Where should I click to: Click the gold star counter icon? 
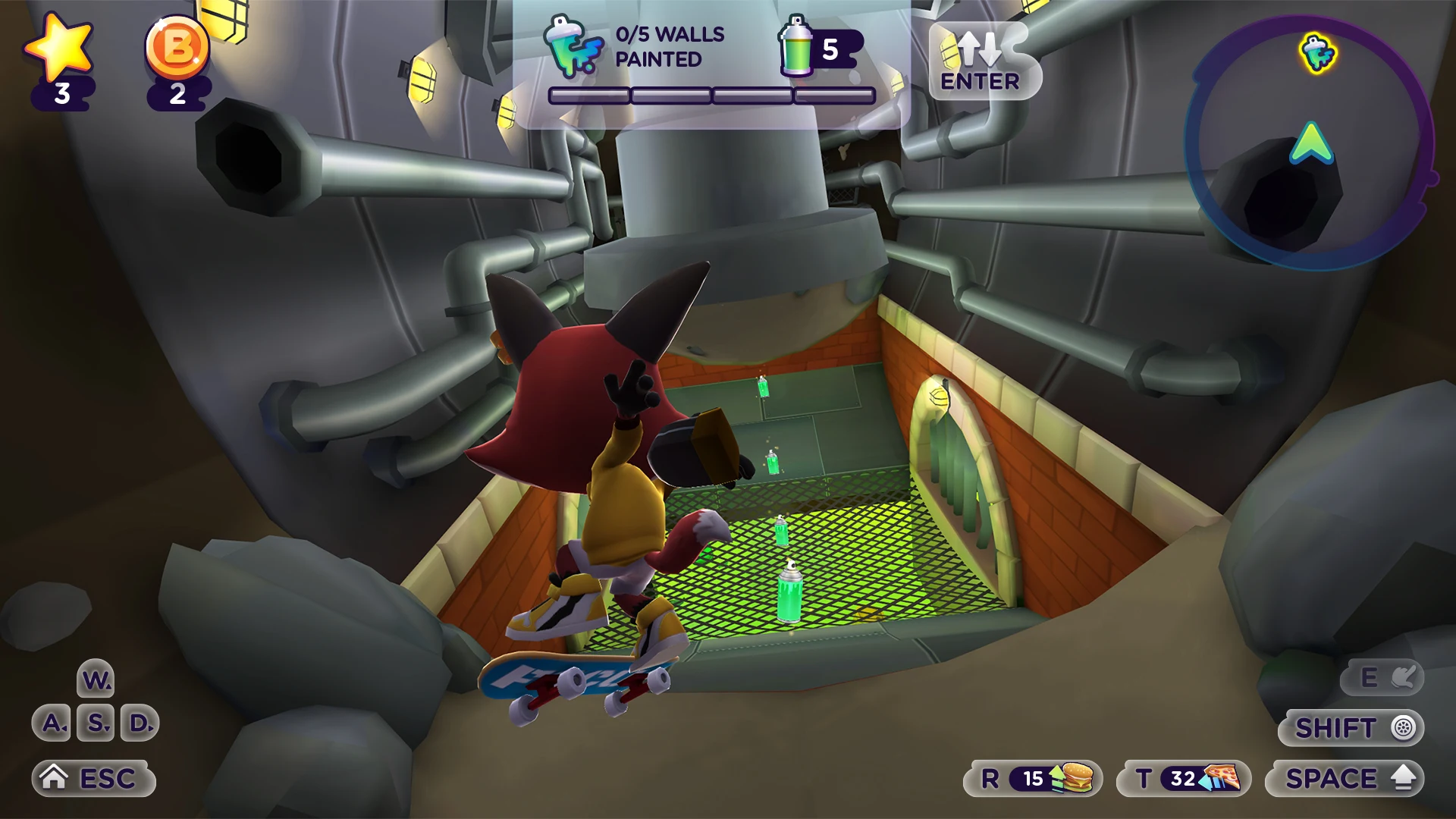pyautogui.click(x=60, y=48)
